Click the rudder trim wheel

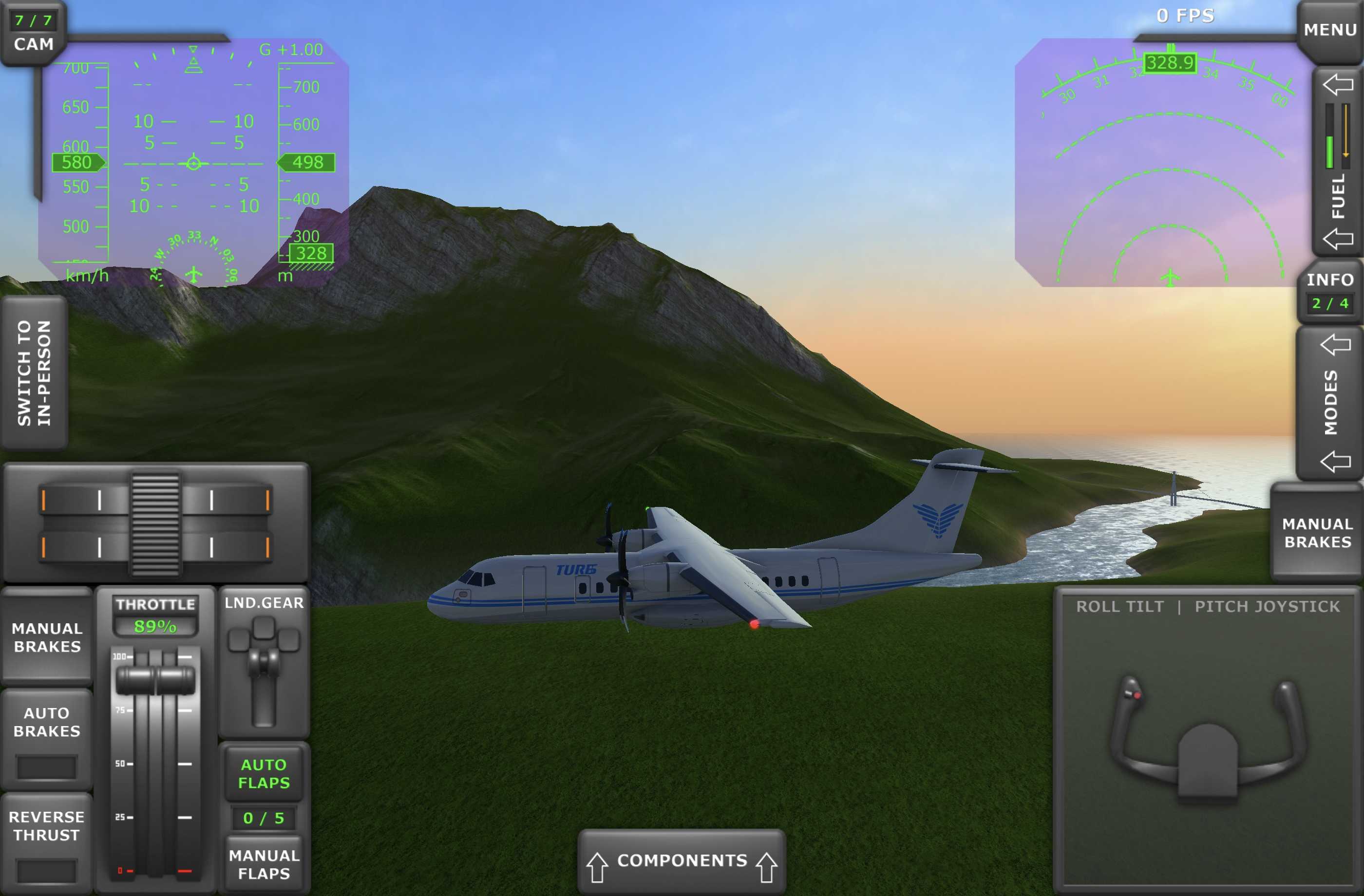point(155,523)
